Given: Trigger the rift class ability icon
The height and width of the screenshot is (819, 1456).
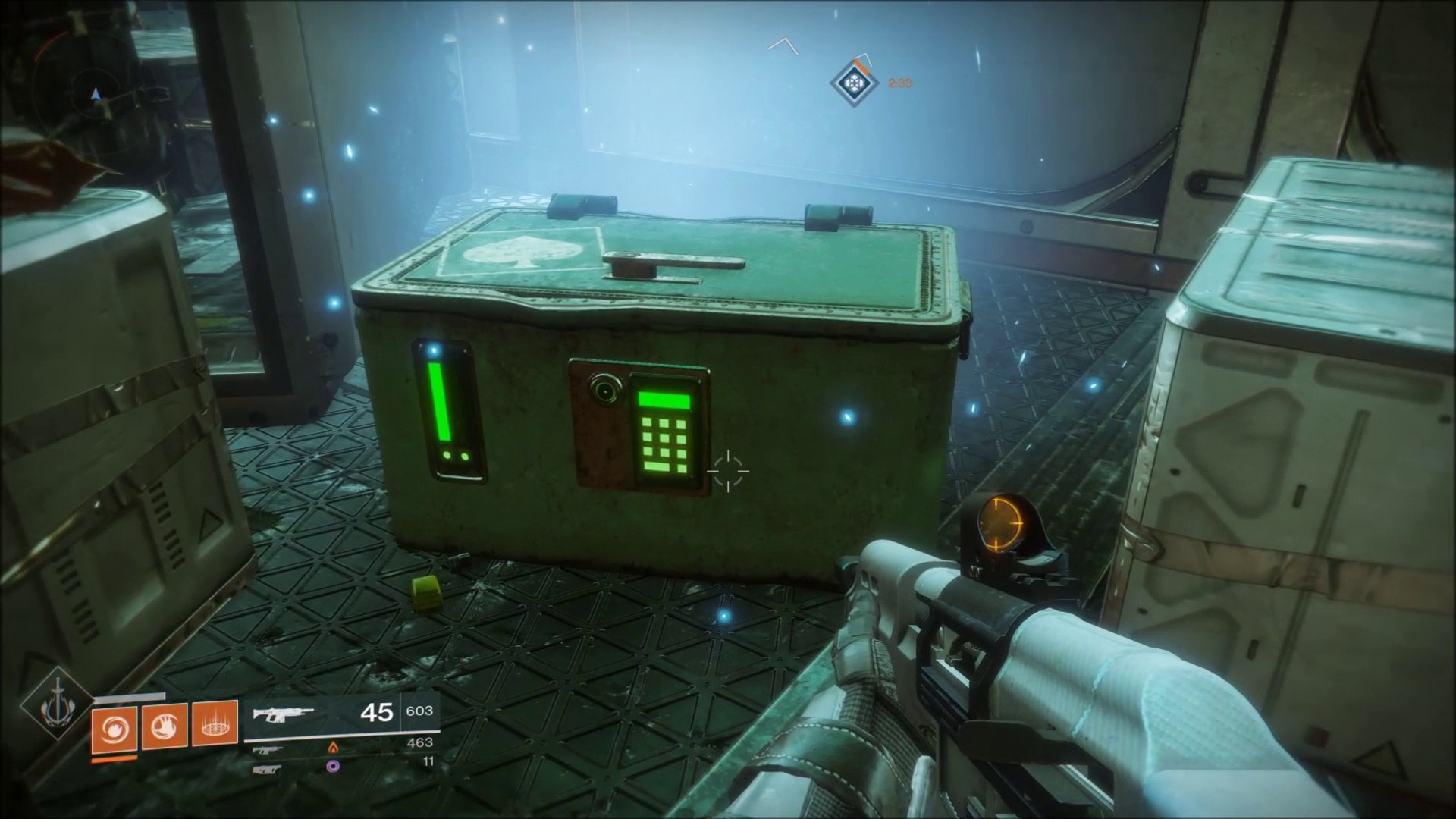Looking at the screenshot, I should (215, 727).
